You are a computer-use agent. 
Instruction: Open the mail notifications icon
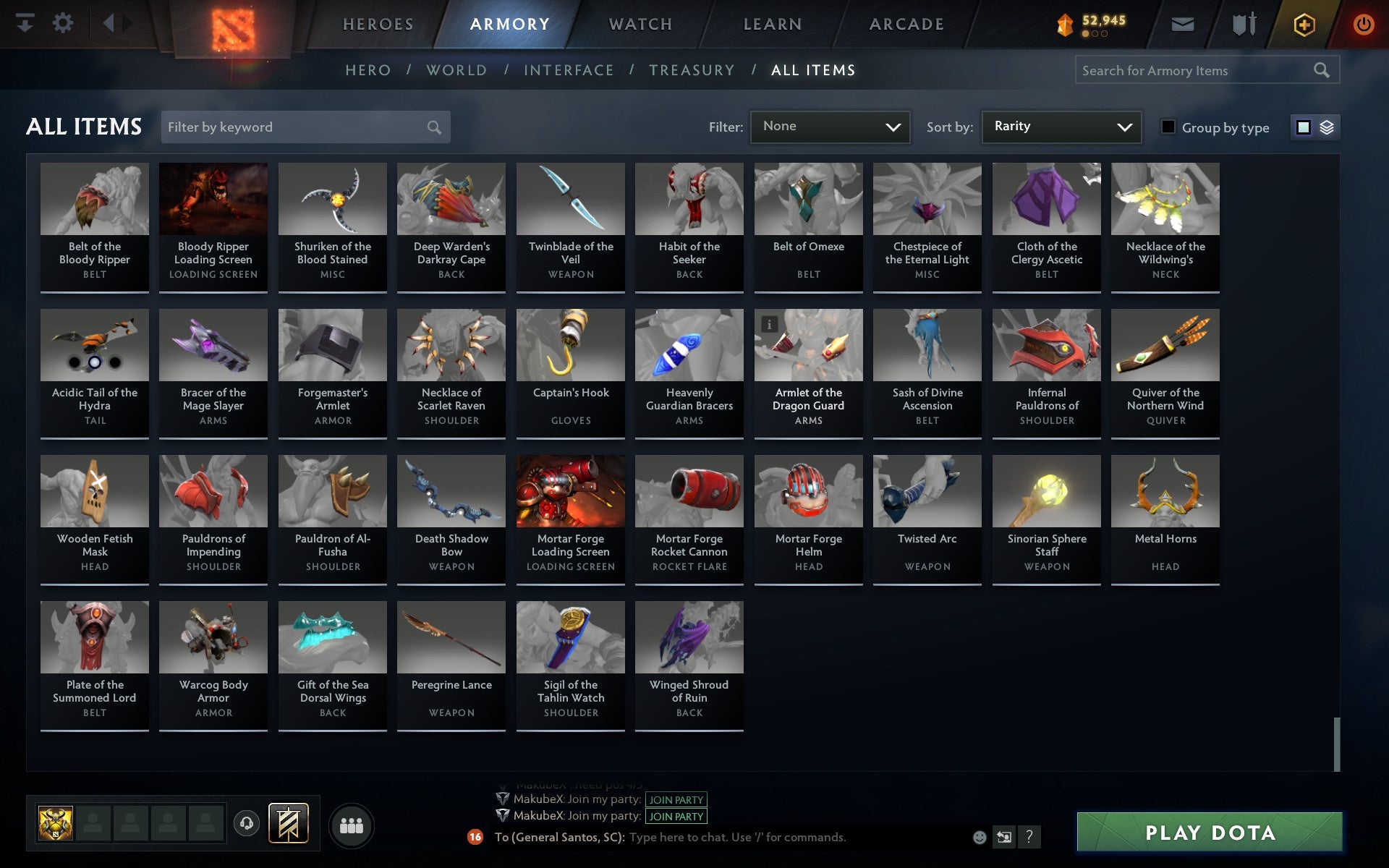click(1182, 23)
